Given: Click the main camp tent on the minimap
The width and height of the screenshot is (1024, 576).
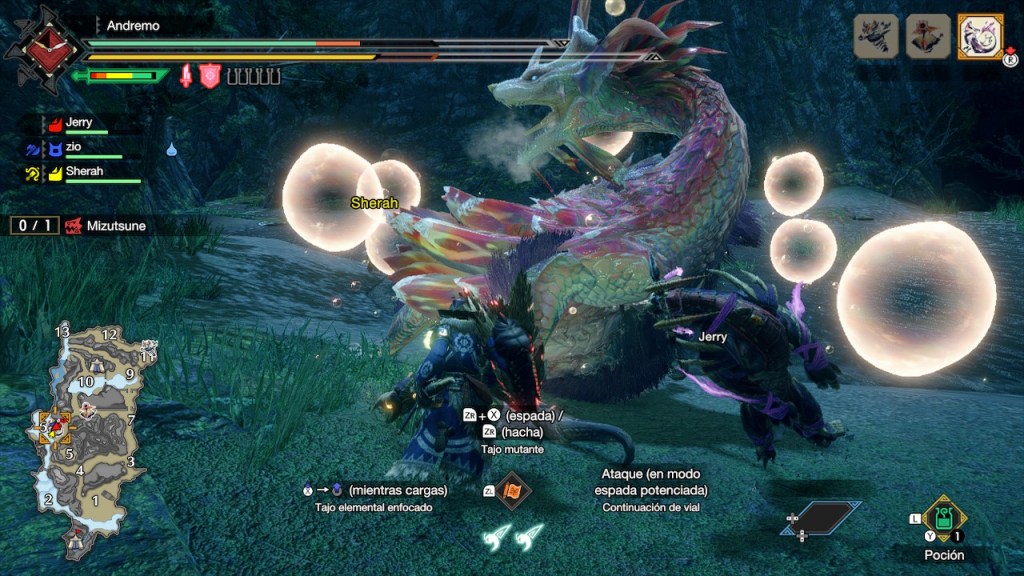Looking at the screenshot, I should 76,544.
